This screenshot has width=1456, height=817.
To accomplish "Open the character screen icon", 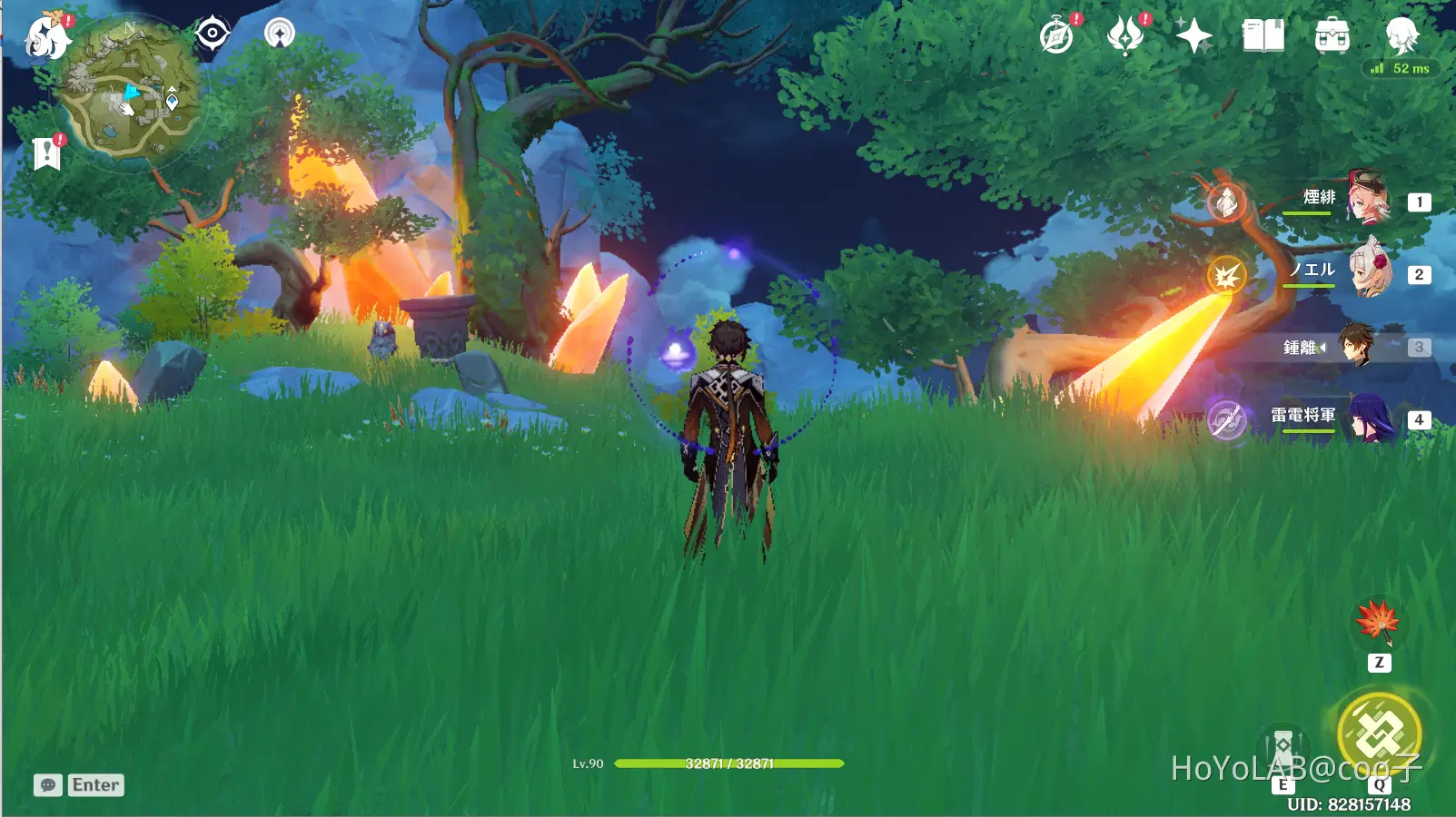I will (1401, 34).
